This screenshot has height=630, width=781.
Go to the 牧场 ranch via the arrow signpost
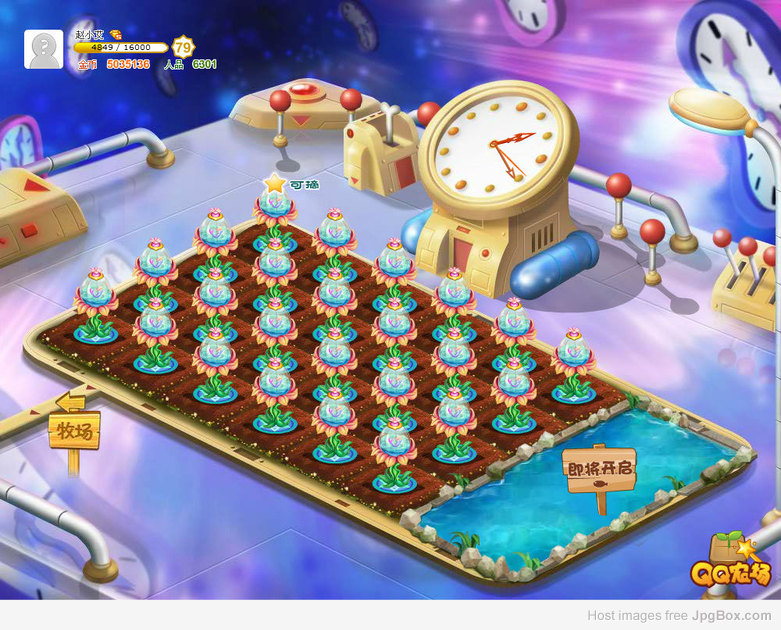pyautogui.click(x=74, y=429)
